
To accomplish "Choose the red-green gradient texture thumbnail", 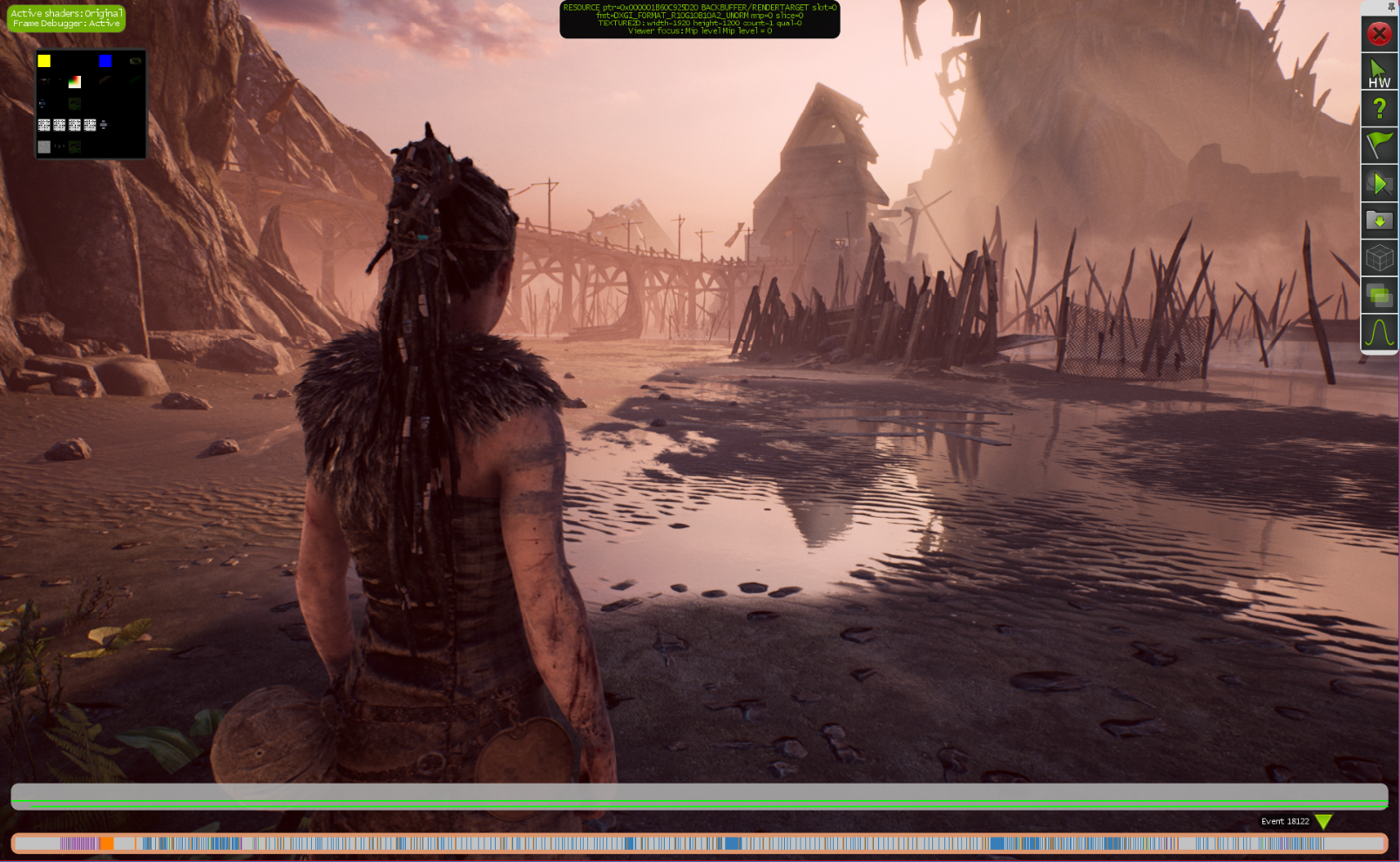I will pos(75,82).
